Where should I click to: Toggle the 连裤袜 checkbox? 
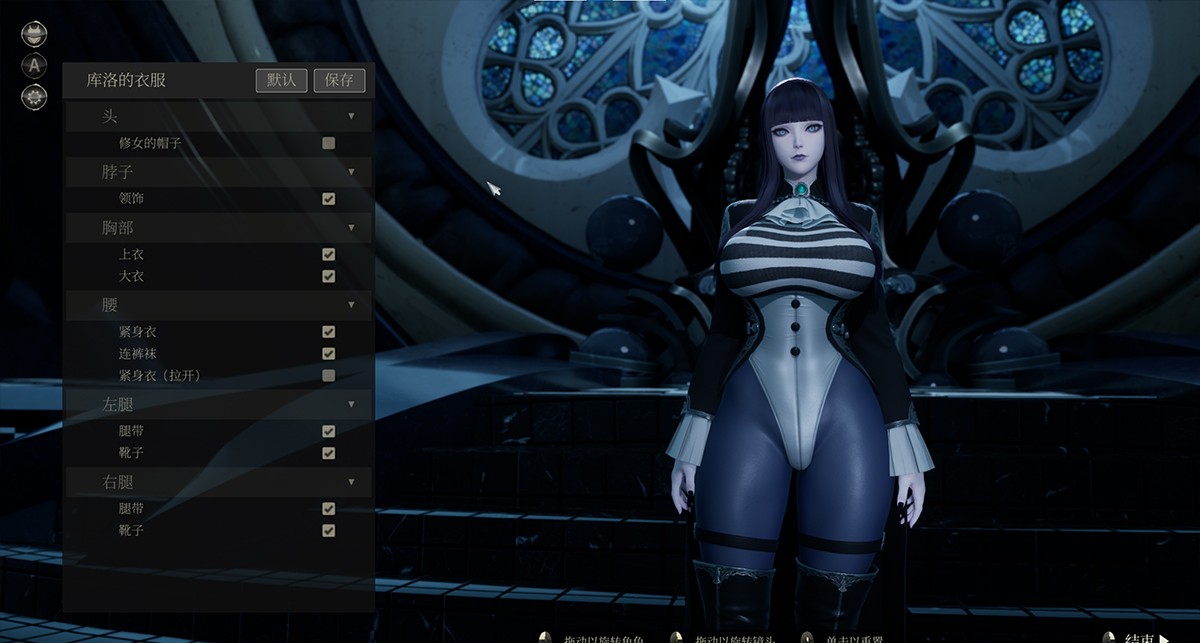click(x=328, y=354)
